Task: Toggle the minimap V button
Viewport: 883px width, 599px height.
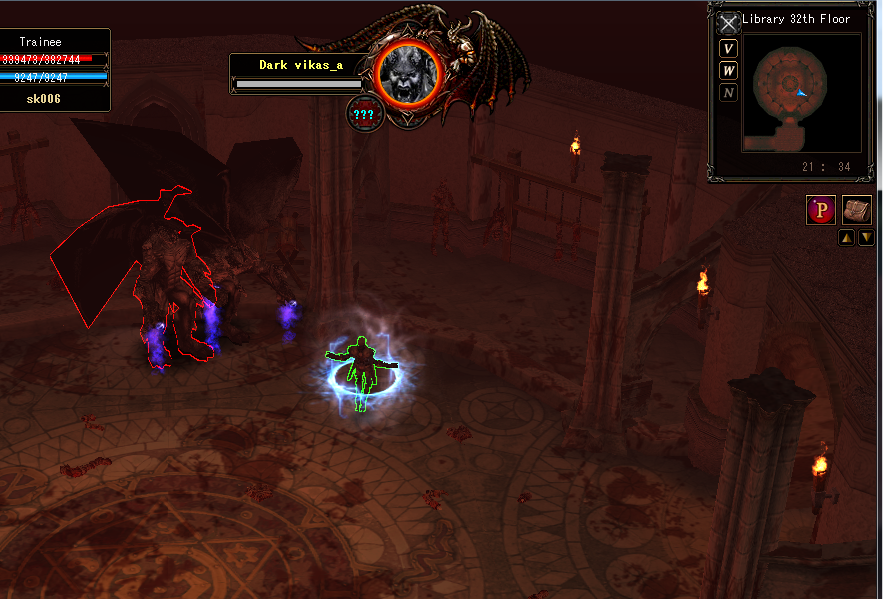Action: pos(729,49)
